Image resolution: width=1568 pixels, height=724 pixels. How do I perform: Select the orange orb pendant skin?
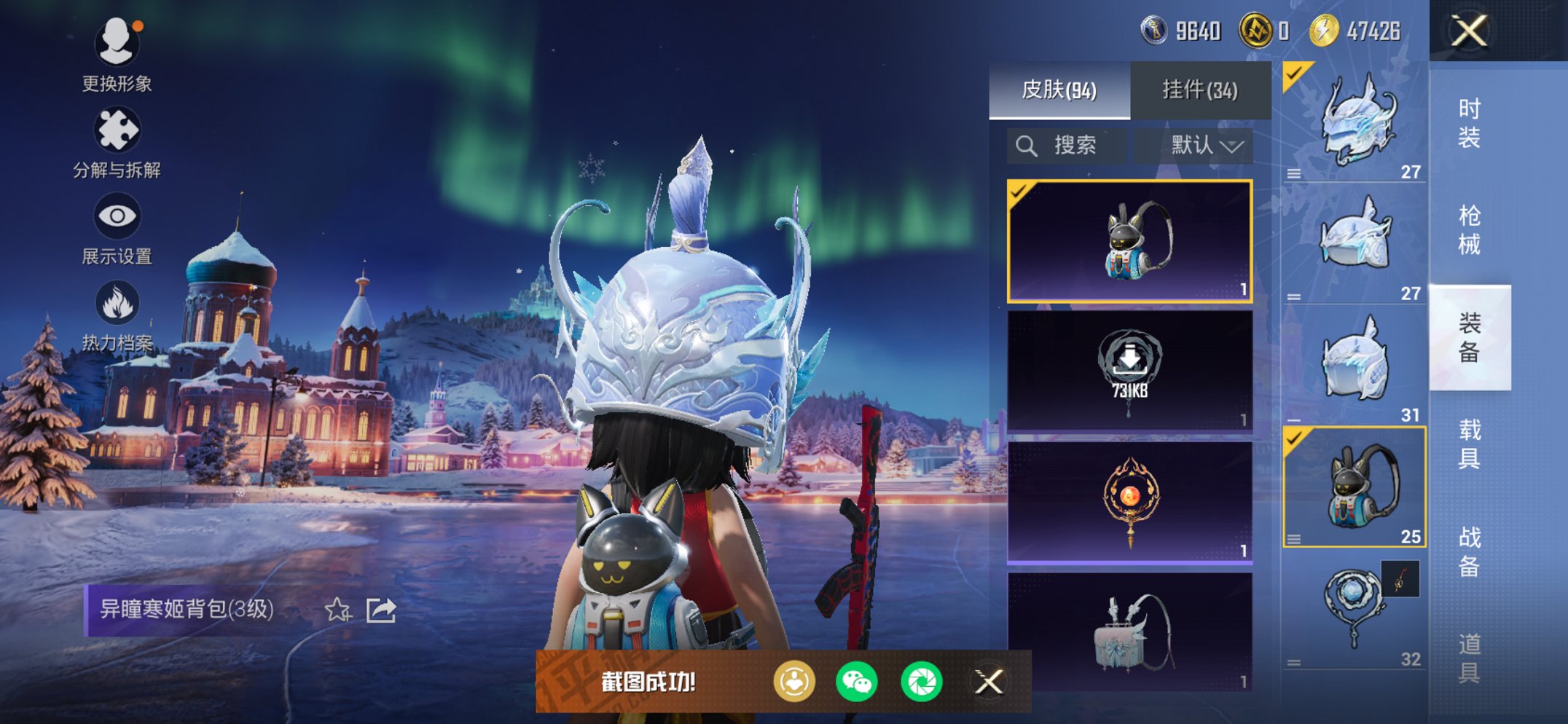point(1129,502)
